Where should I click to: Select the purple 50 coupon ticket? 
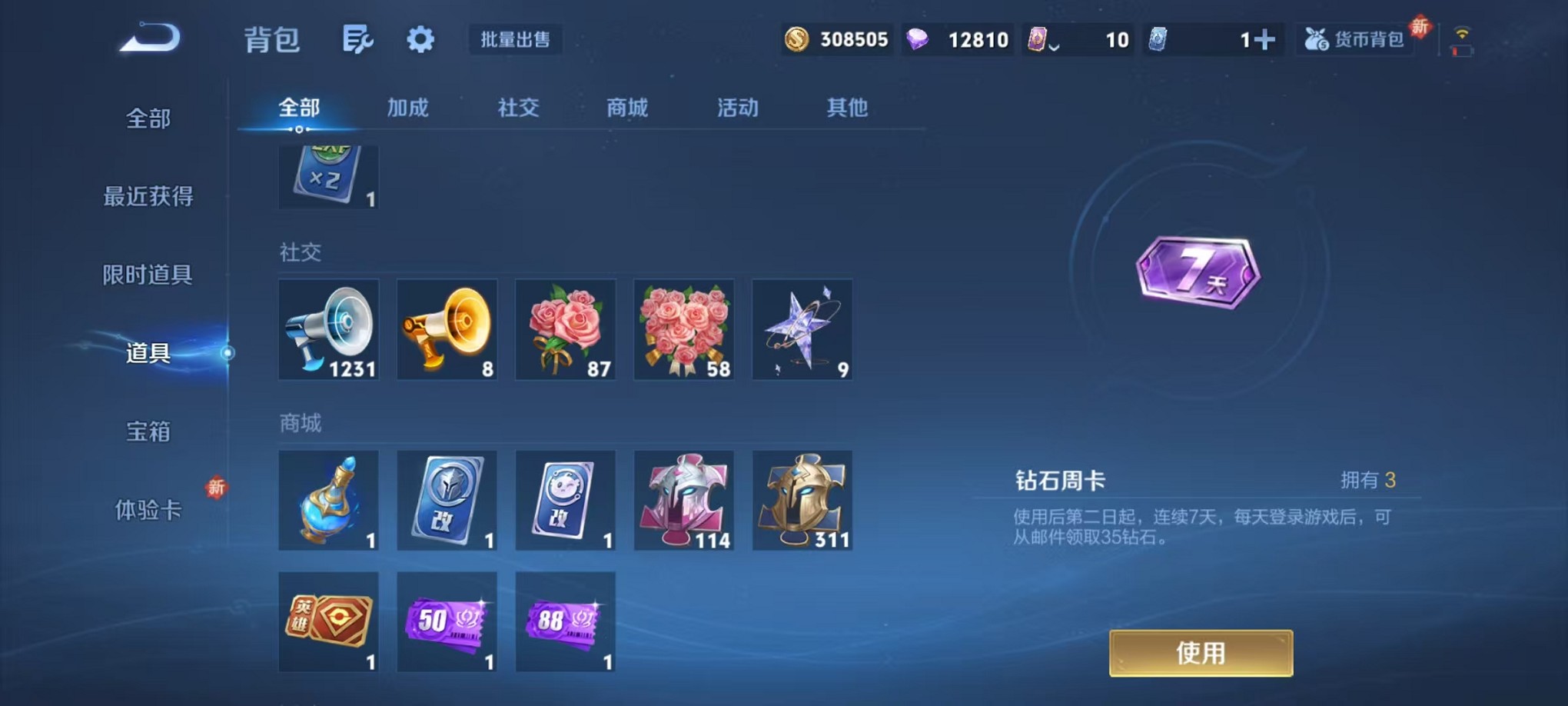click(447, 621)
